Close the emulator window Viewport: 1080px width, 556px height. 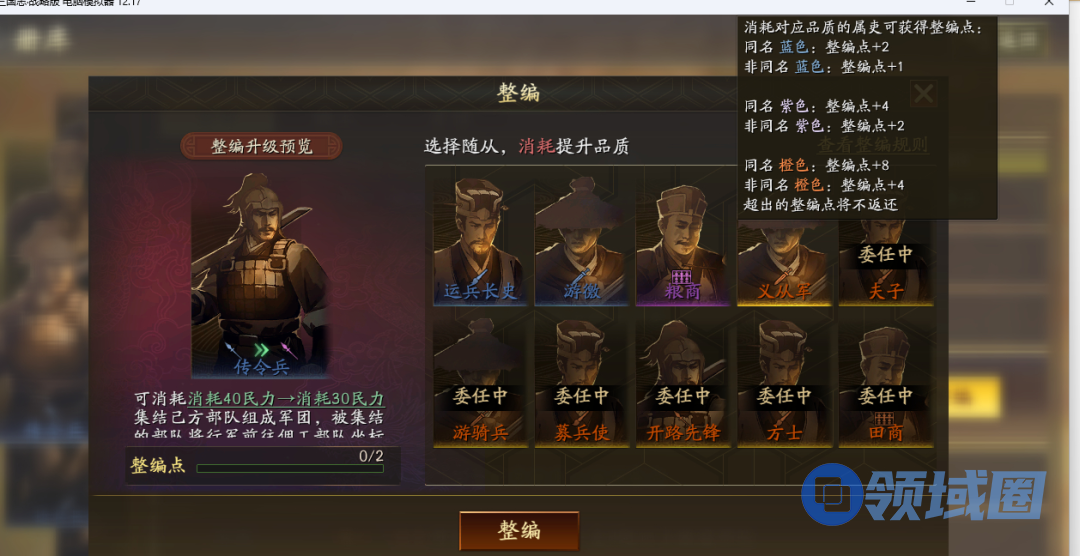[x=1050, y=6]
